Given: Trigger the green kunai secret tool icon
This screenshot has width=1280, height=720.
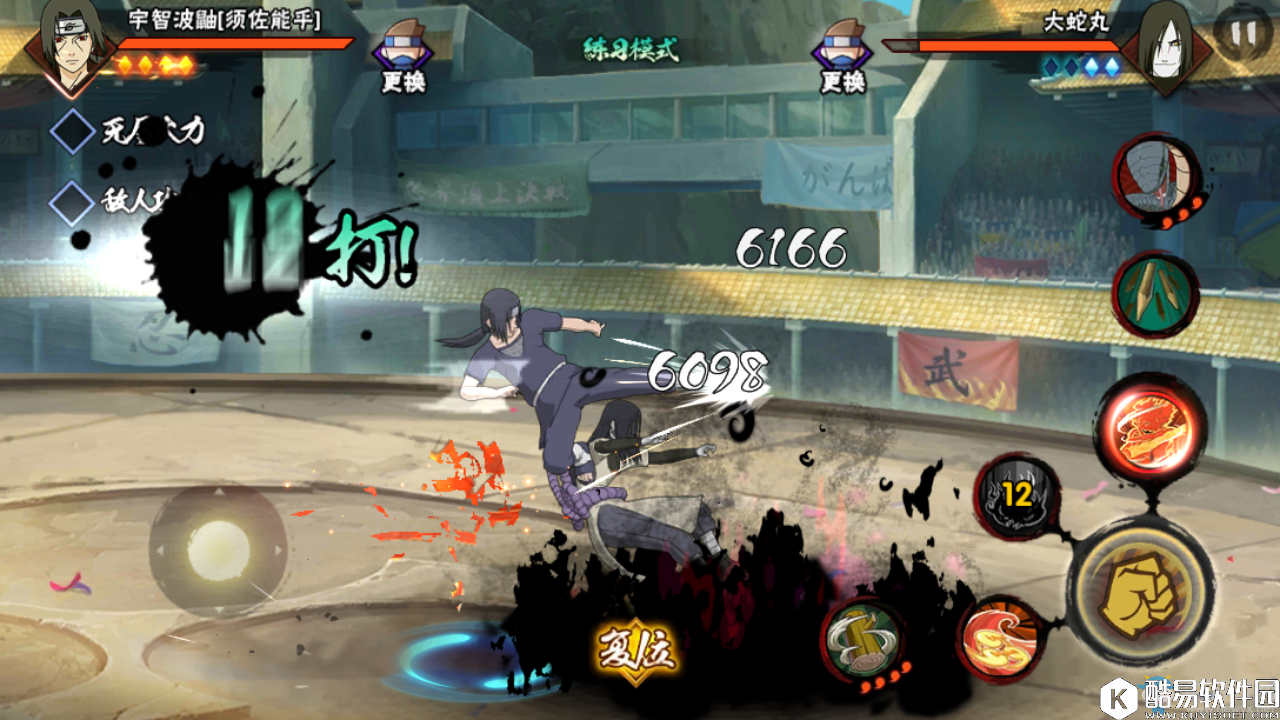Looking at the screenshot, I should point(1155,294).
